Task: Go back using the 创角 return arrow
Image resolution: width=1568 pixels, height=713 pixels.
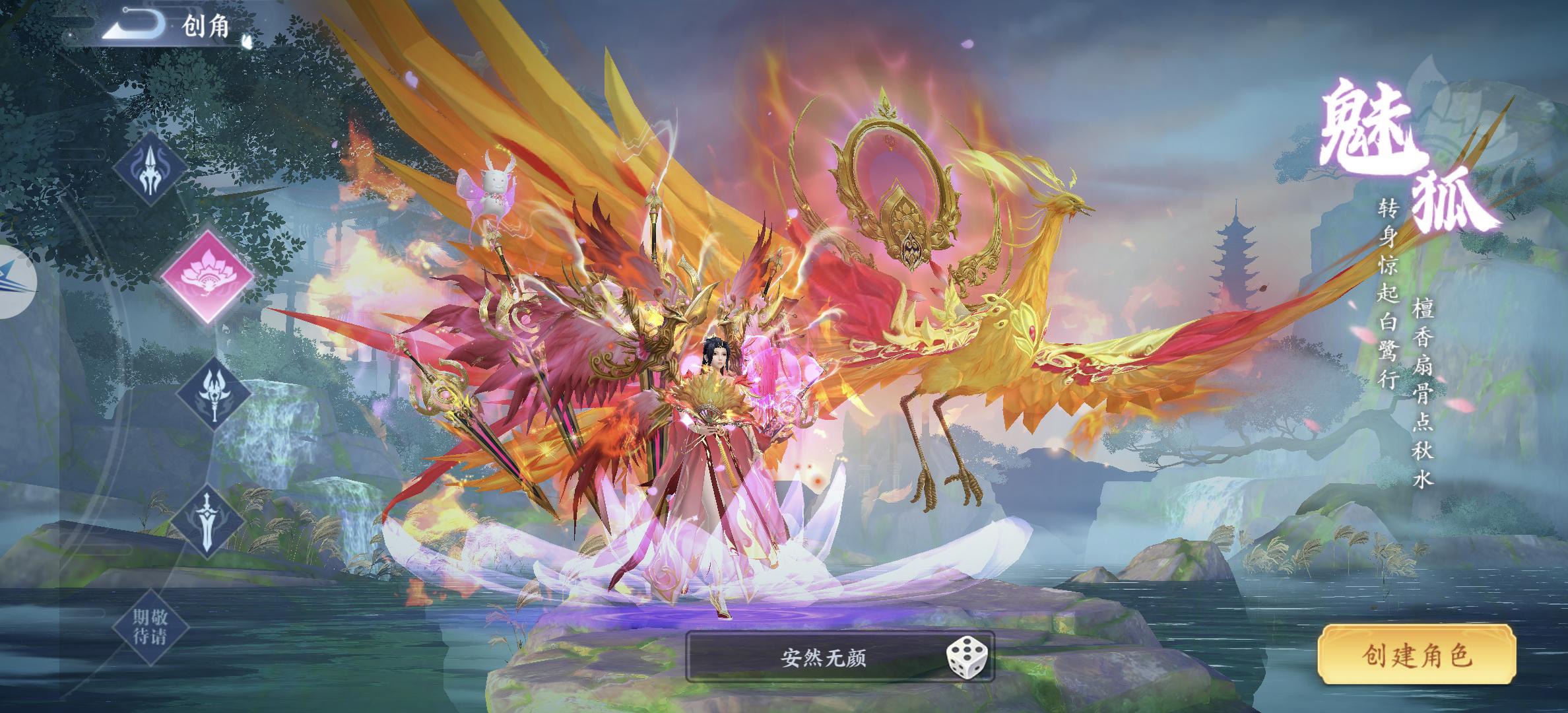Action: [x=135, y=25]
